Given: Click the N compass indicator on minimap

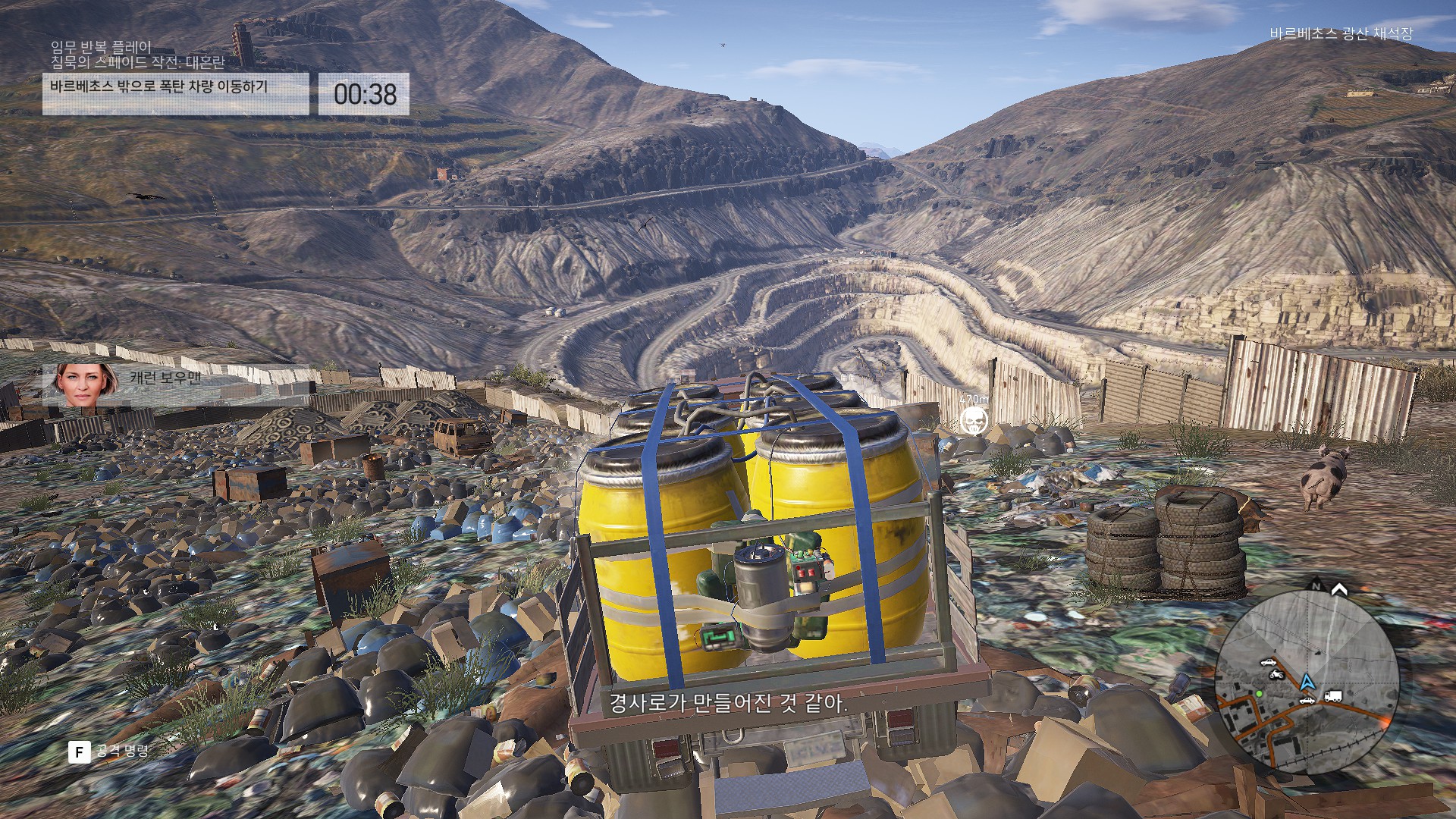Looking at the screenshot, I should [x=1316, y=586].
